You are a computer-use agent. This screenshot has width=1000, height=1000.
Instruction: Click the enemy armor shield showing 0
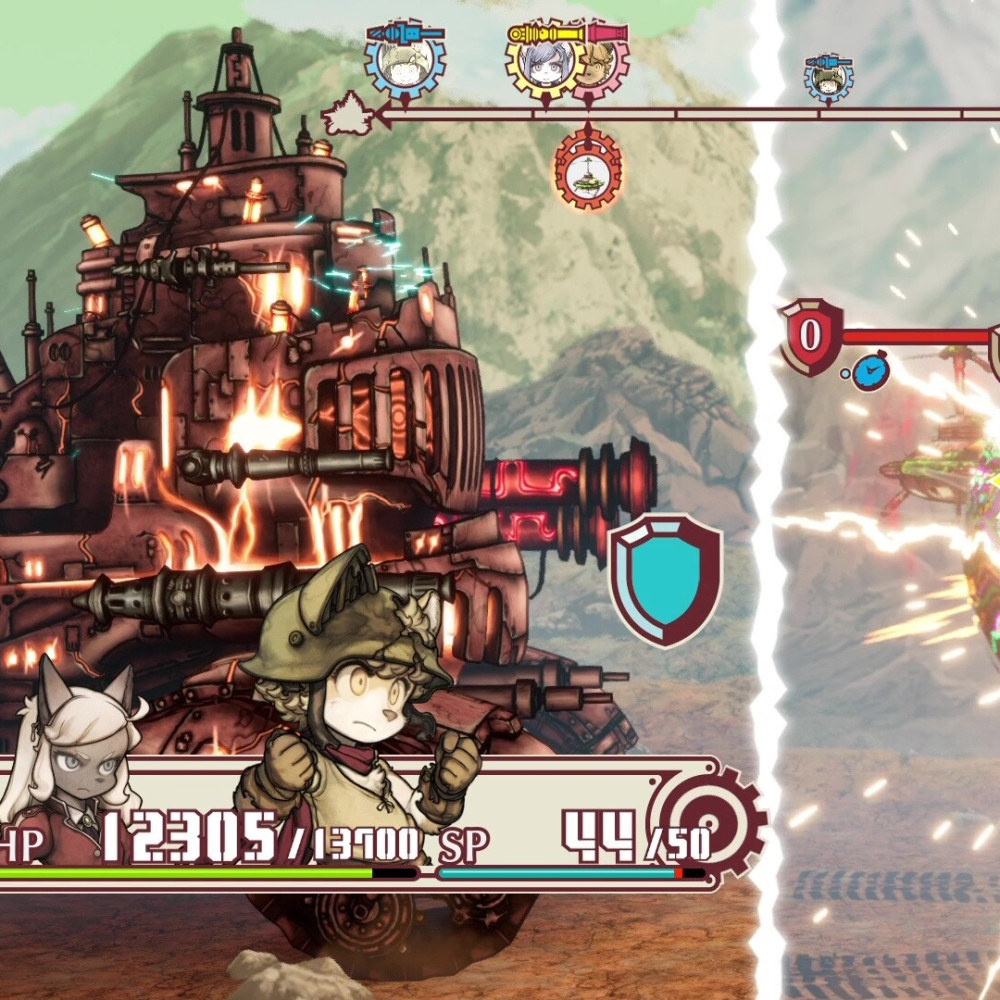[810, 336]
